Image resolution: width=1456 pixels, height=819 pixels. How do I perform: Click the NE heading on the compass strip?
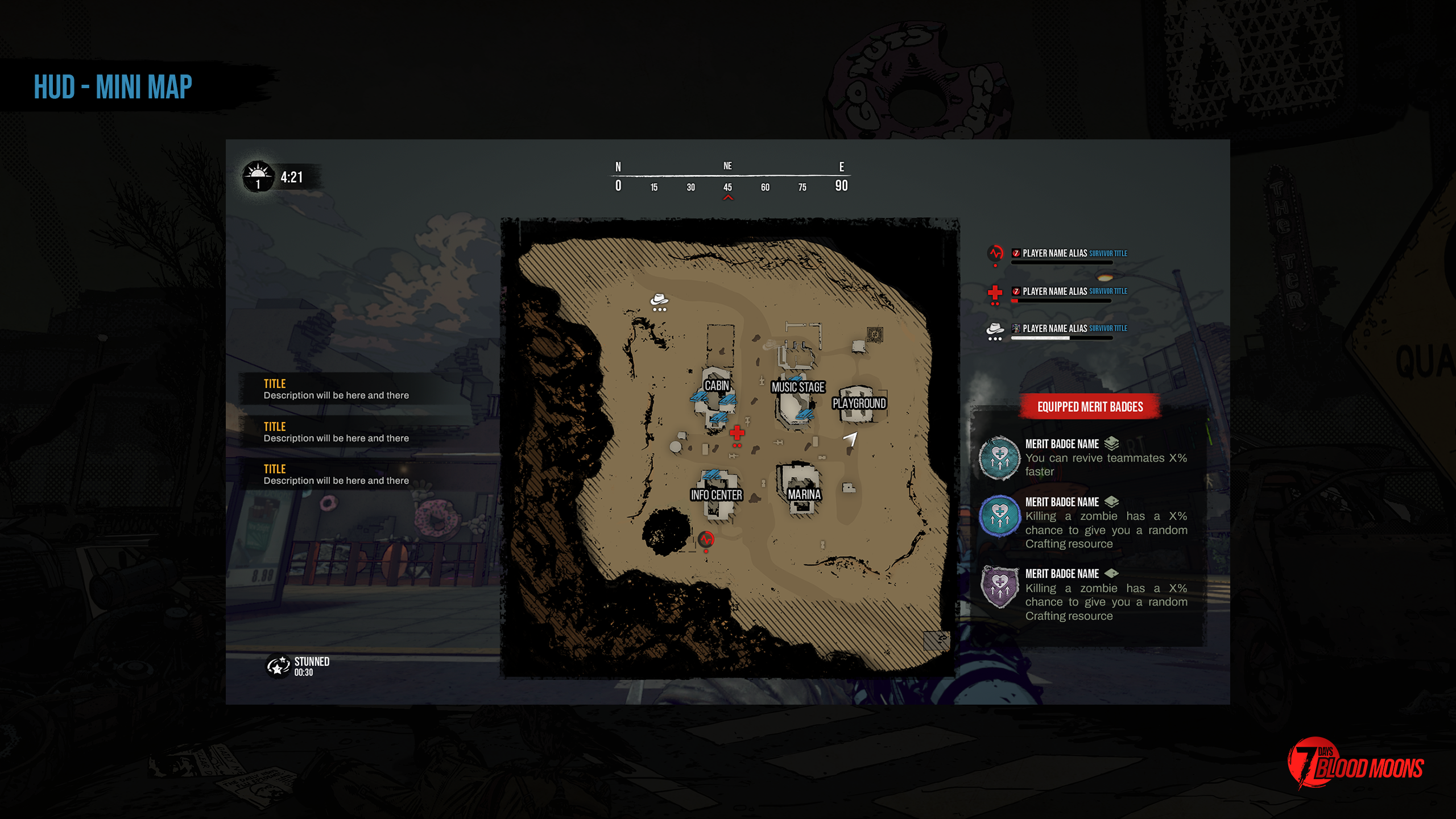726,166
